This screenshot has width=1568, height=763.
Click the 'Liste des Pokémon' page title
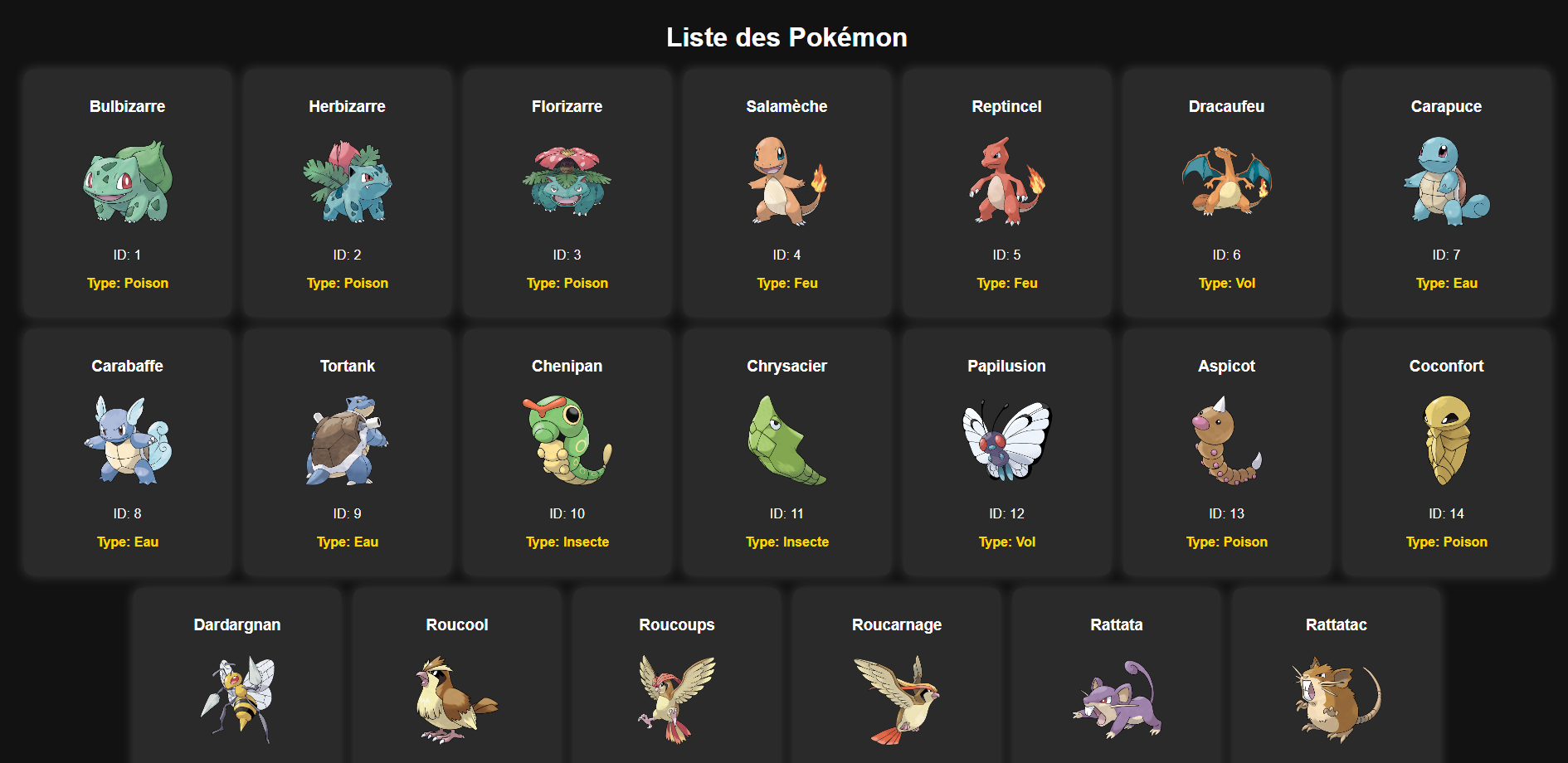pos(785,37)
